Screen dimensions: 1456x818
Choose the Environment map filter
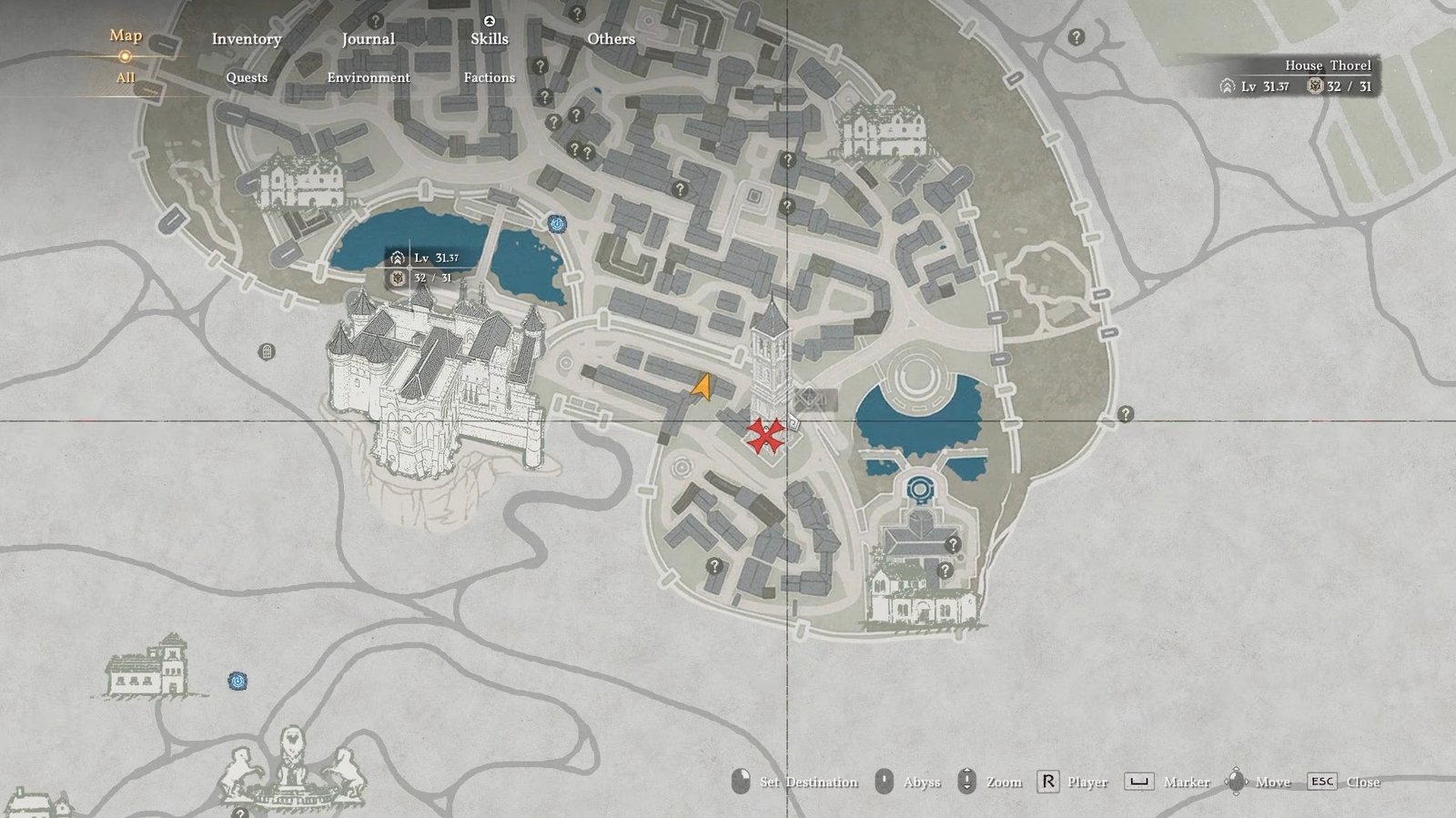[368, 77]
